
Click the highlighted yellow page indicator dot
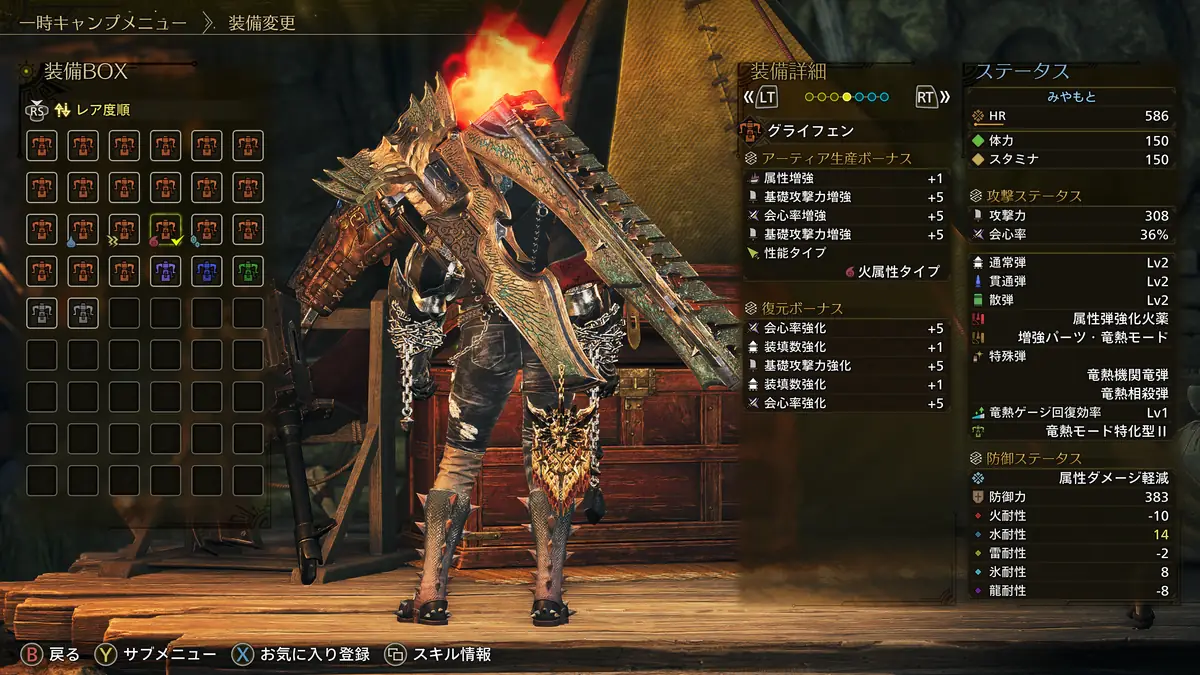click(x=847, y=98)
